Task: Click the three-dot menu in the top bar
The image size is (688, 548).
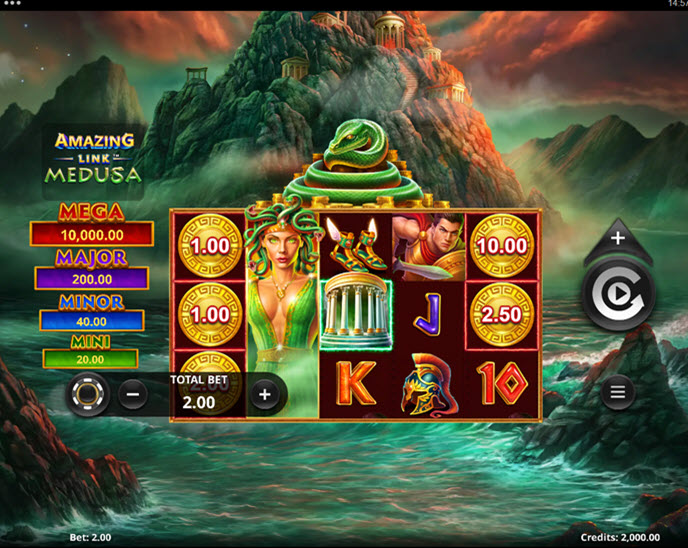Action: pos(14,4)
